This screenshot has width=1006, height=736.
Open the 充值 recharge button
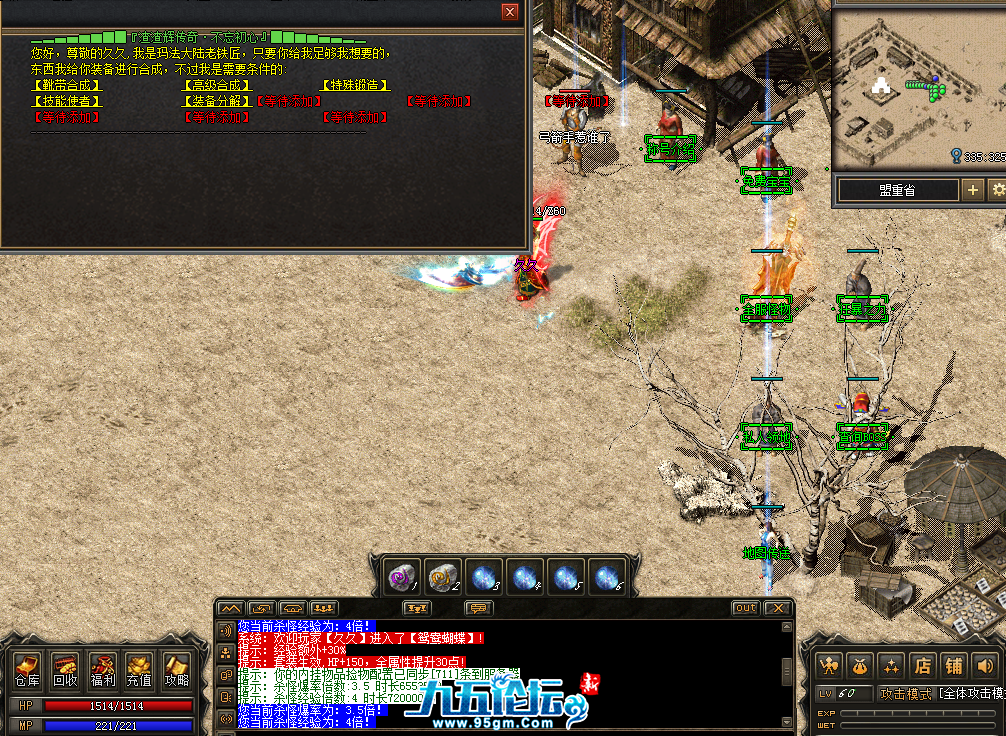[x=139, y=670]
